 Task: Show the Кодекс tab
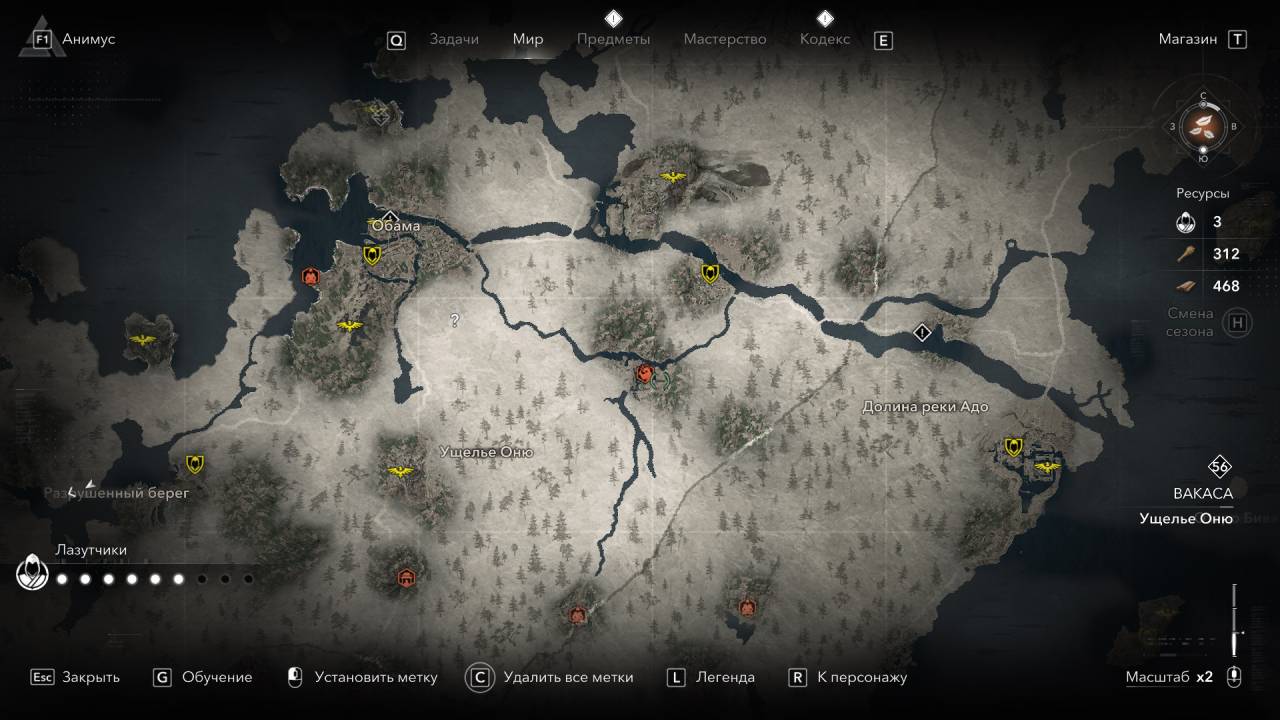tap(825, 39)
